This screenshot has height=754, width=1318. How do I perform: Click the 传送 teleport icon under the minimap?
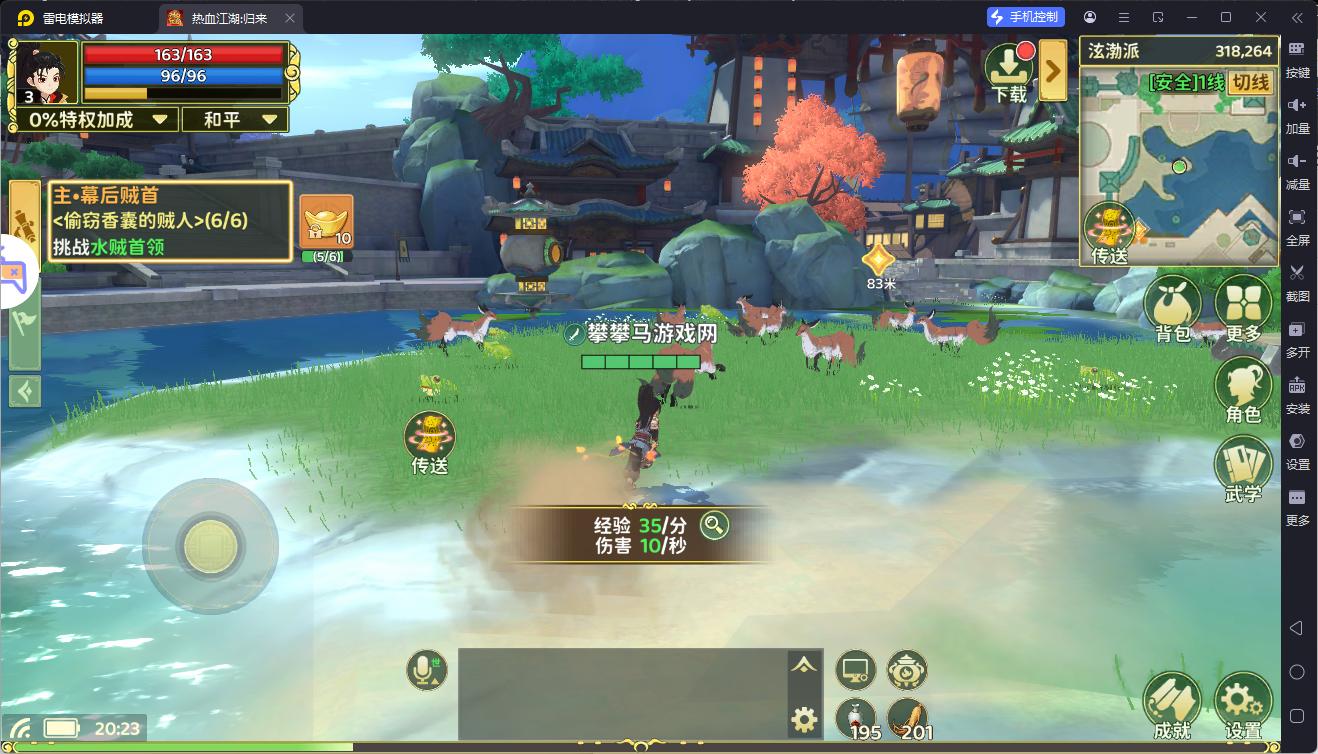(1110, 232)
